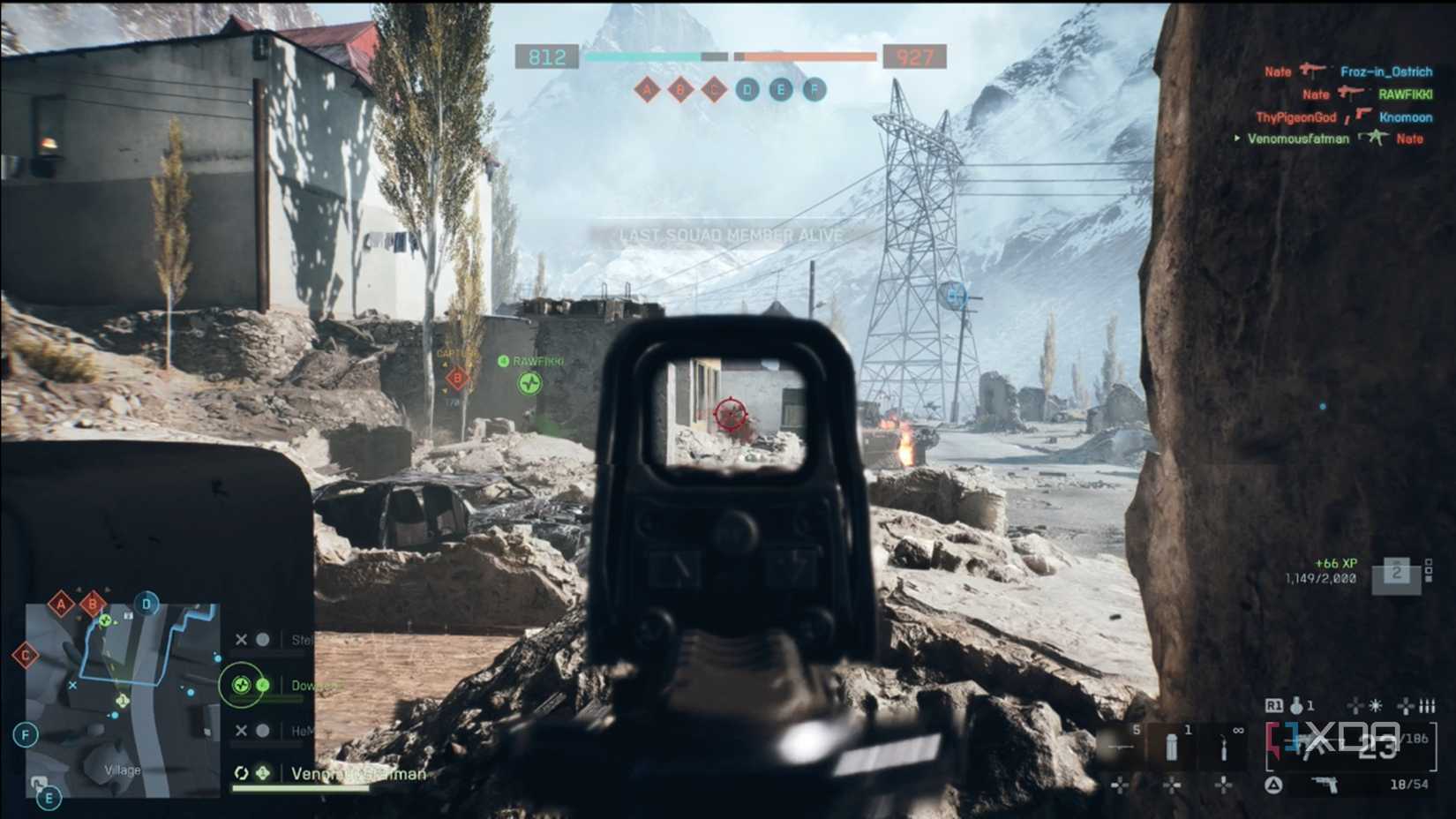Click the grenade count badge showing 5
Image resolution: width=1456 pixels, height=819 pixels.
pos(1136,729)
